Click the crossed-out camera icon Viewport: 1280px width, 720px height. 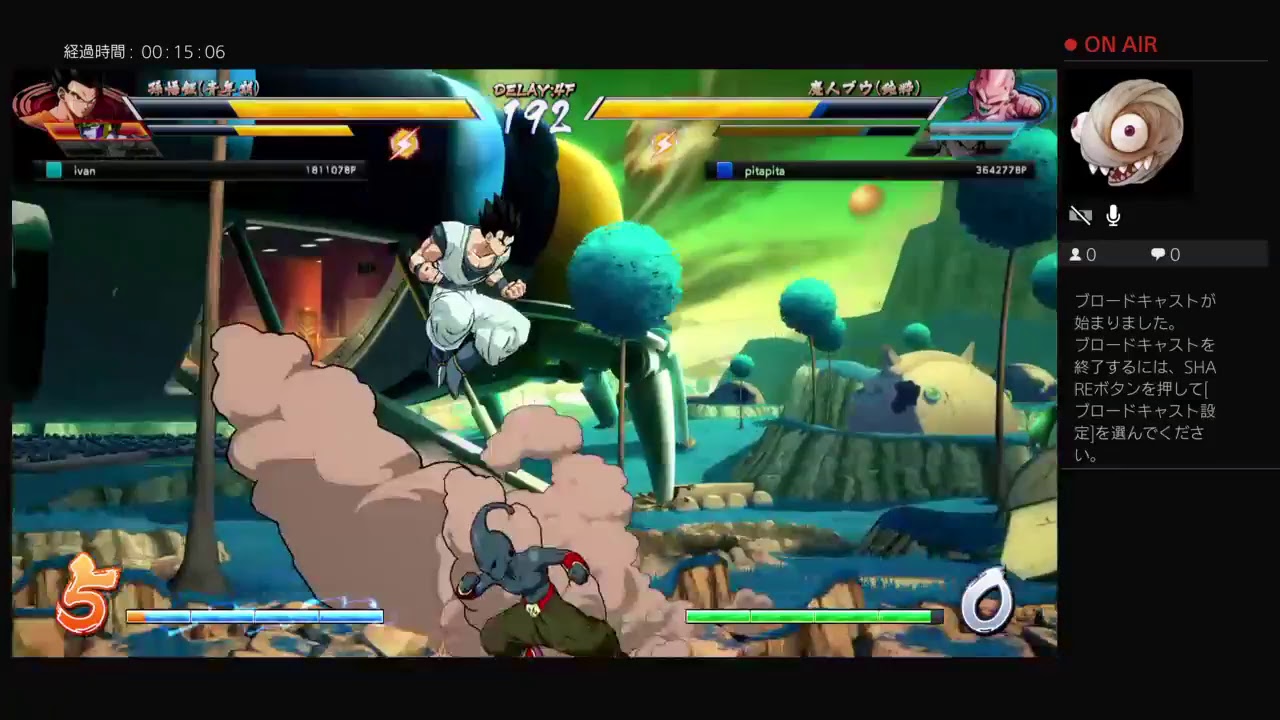point(1081,215)
